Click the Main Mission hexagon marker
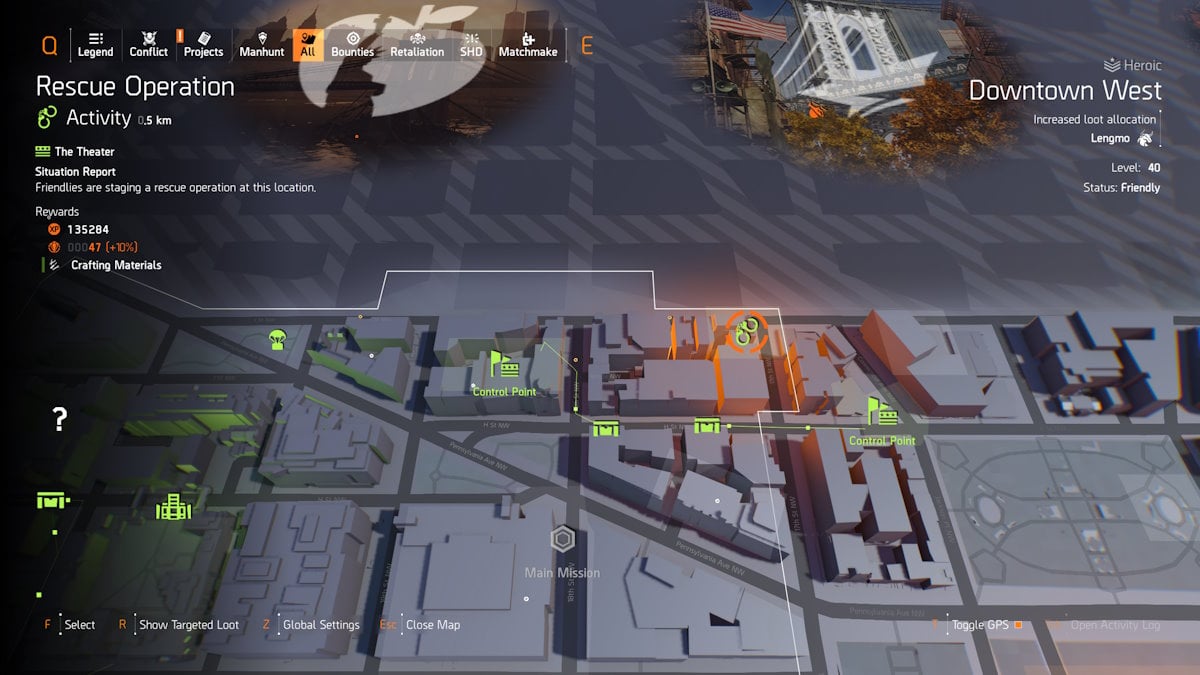The width and height of the screenshot is (1200, 675). tap(564, 541)
